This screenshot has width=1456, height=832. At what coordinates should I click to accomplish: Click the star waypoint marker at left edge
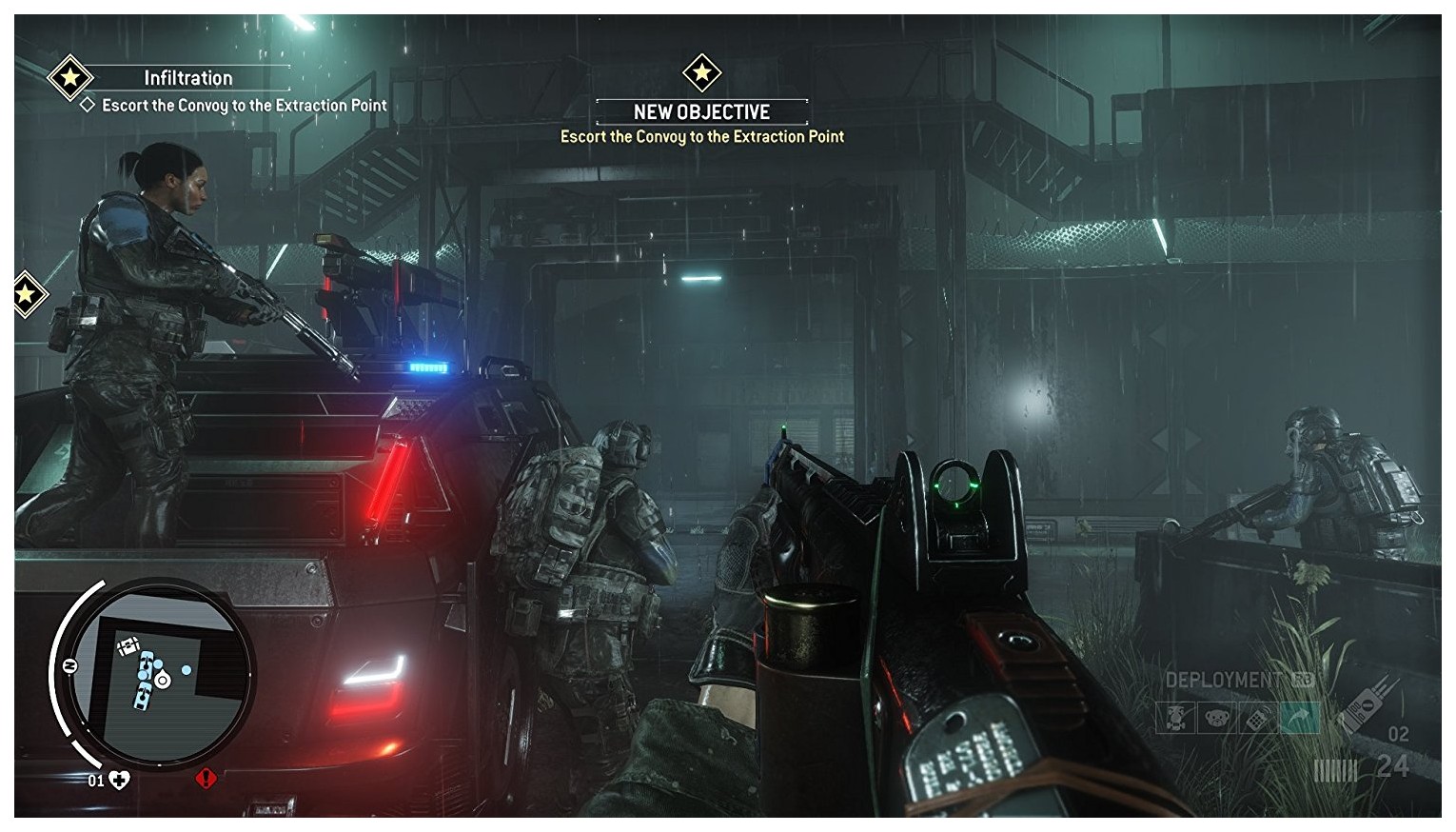pos(26,294)
